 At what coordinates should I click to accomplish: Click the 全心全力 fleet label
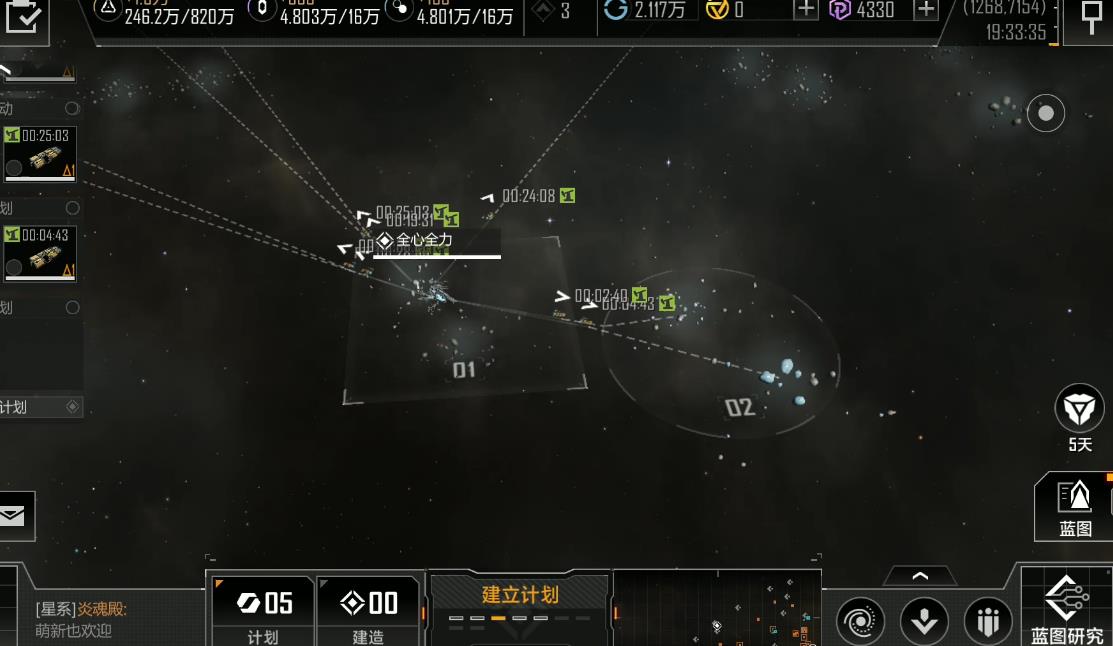(x=423, y=241)
